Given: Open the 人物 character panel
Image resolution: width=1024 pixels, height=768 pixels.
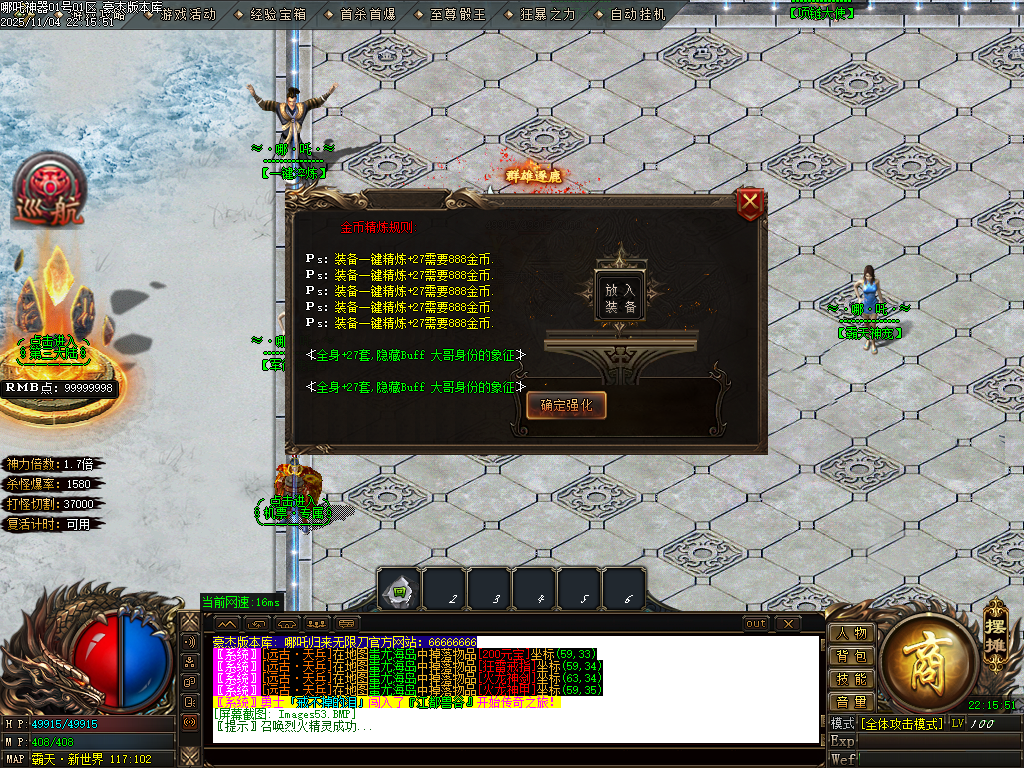Looking at the screenshot, I should [x=851, y=633].
